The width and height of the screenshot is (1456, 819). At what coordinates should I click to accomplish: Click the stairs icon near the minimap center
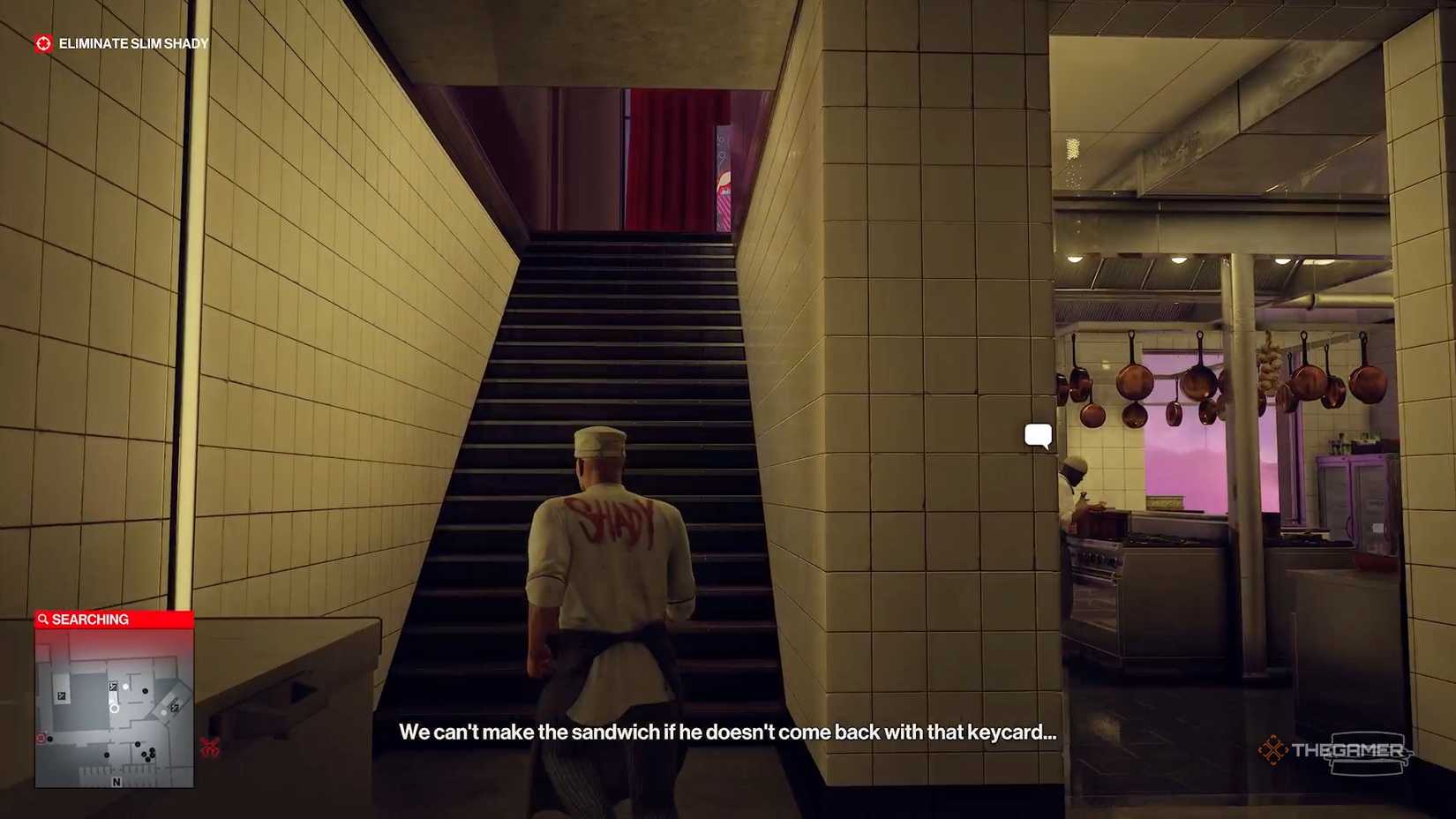[112, 687]
